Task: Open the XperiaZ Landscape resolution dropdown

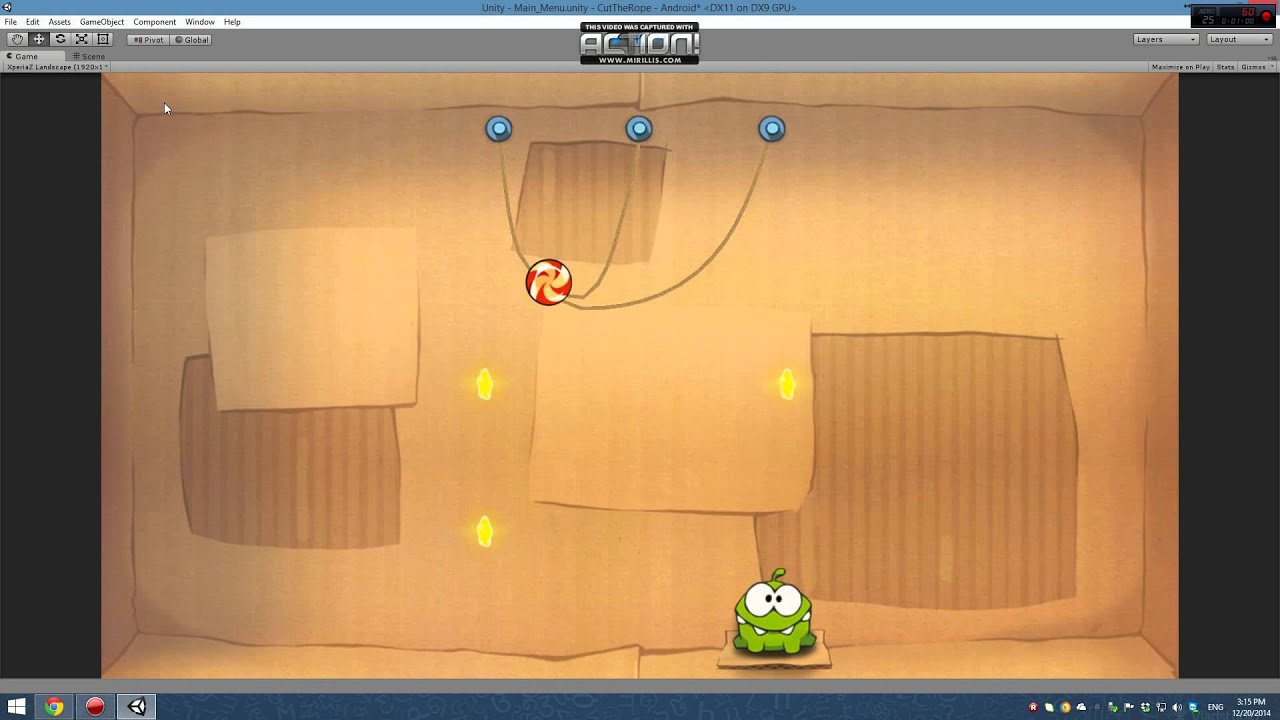Action: tap(55, 66)
